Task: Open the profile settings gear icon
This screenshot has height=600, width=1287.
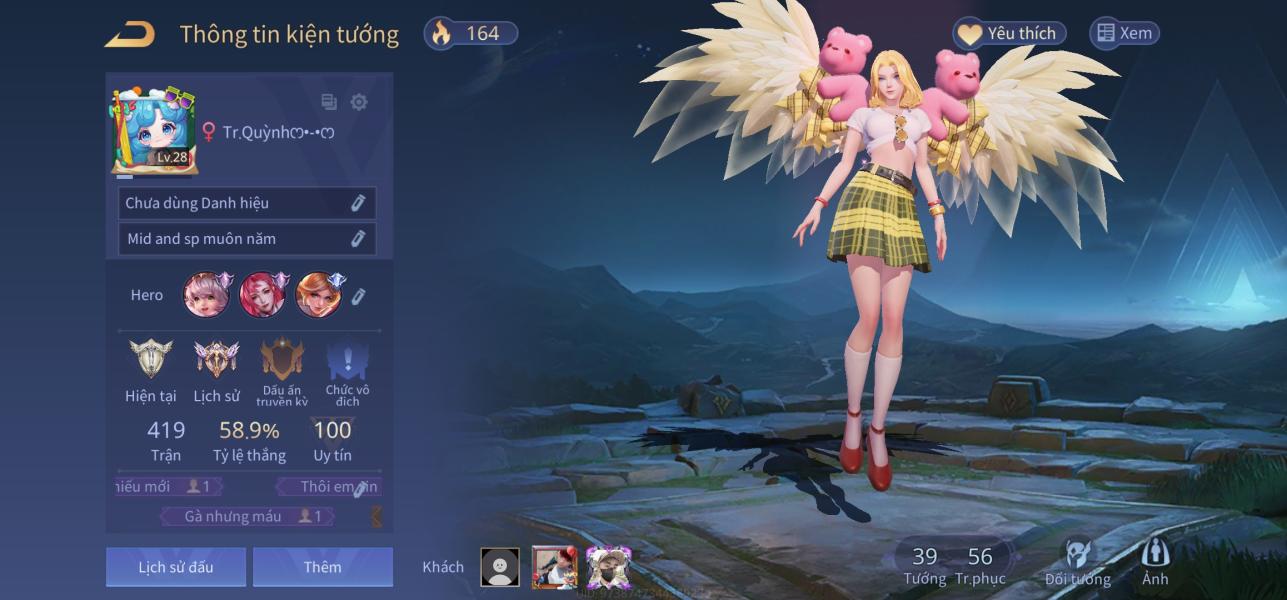Action: pos(359,102)
